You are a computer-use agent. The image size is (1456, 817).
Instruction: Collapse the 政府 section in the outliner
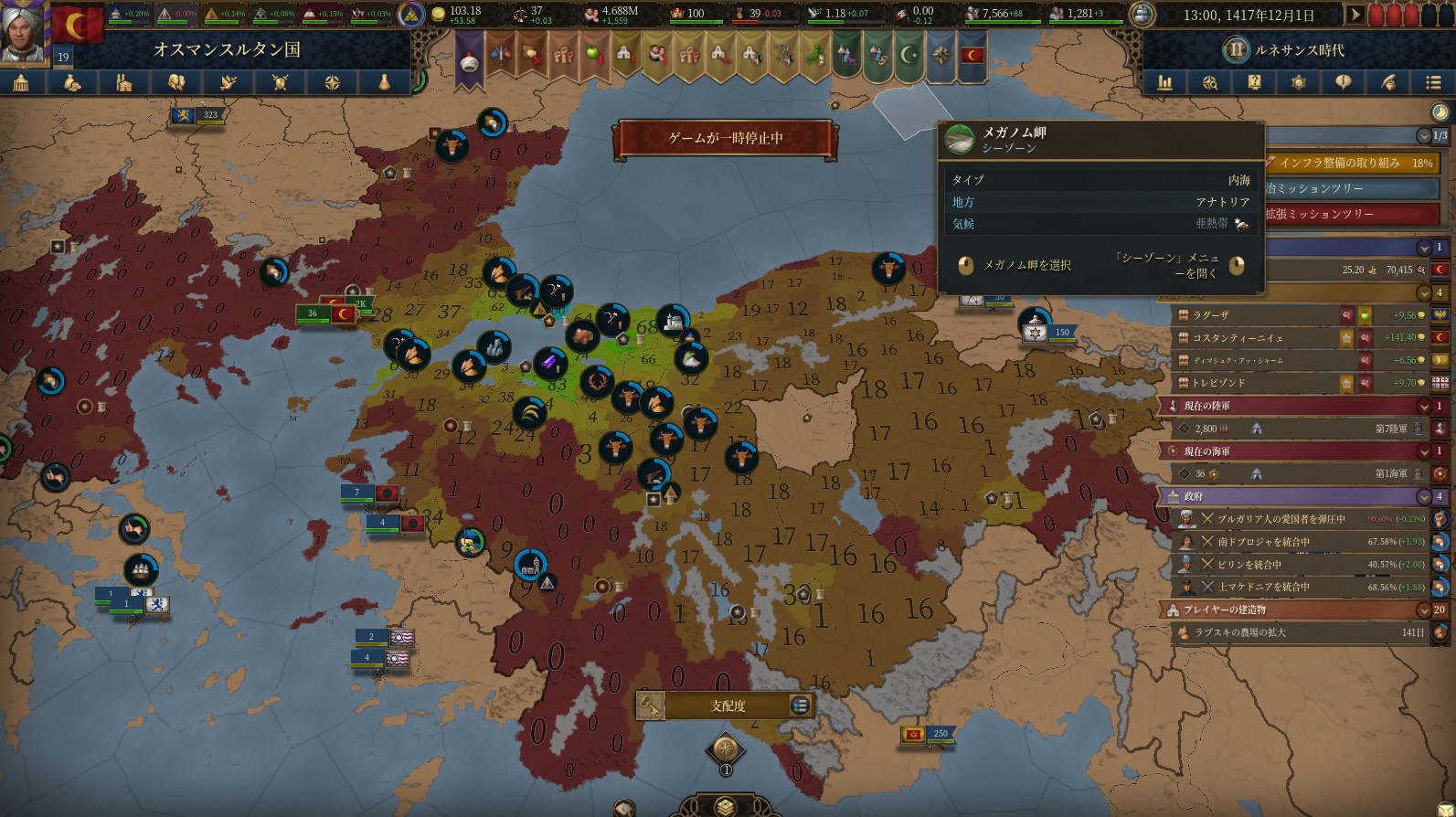(1424, 496)
